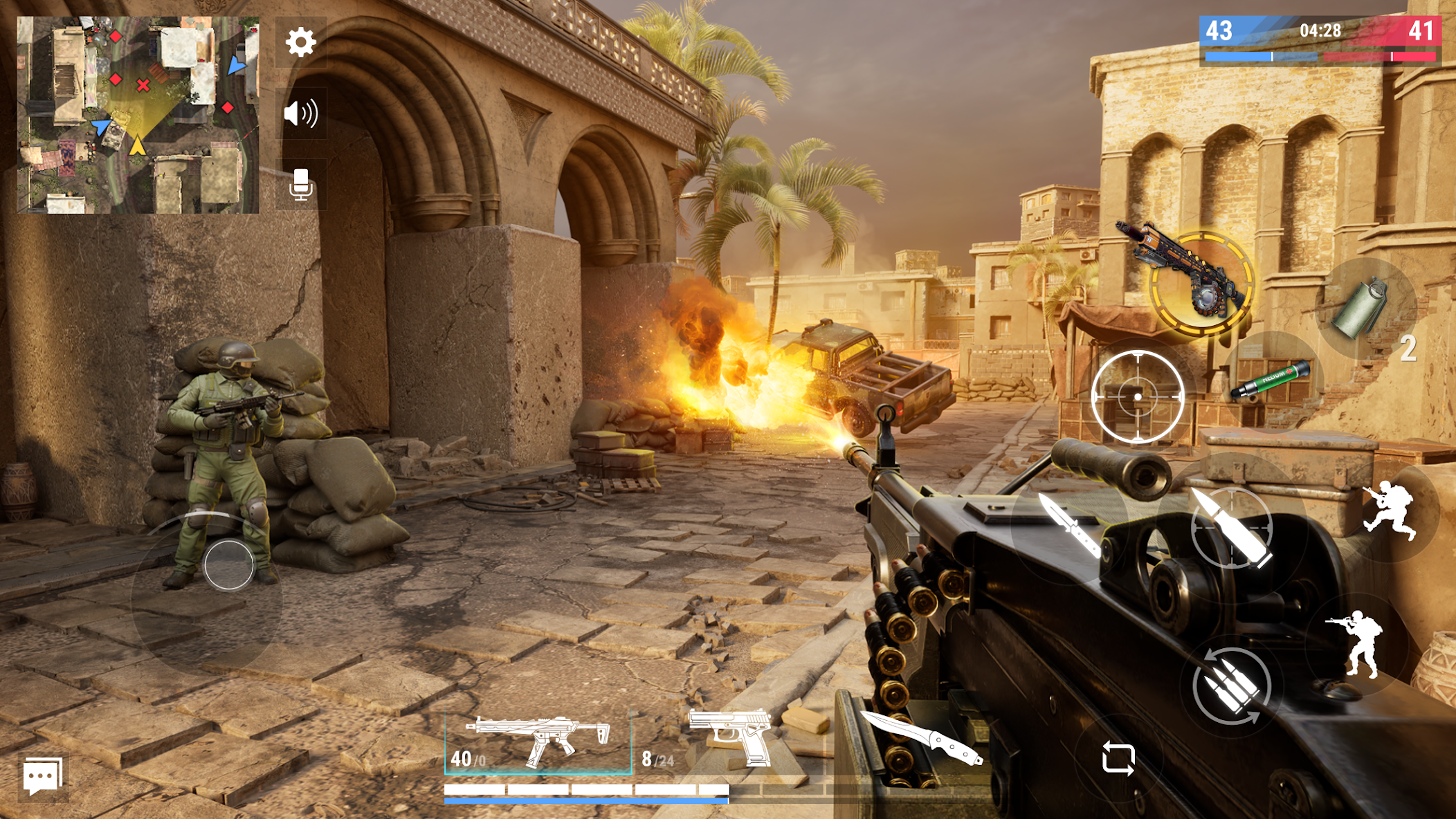1456x819 pixels.
Task: Aim down sights with the scope button
Action: point(1138,396)
